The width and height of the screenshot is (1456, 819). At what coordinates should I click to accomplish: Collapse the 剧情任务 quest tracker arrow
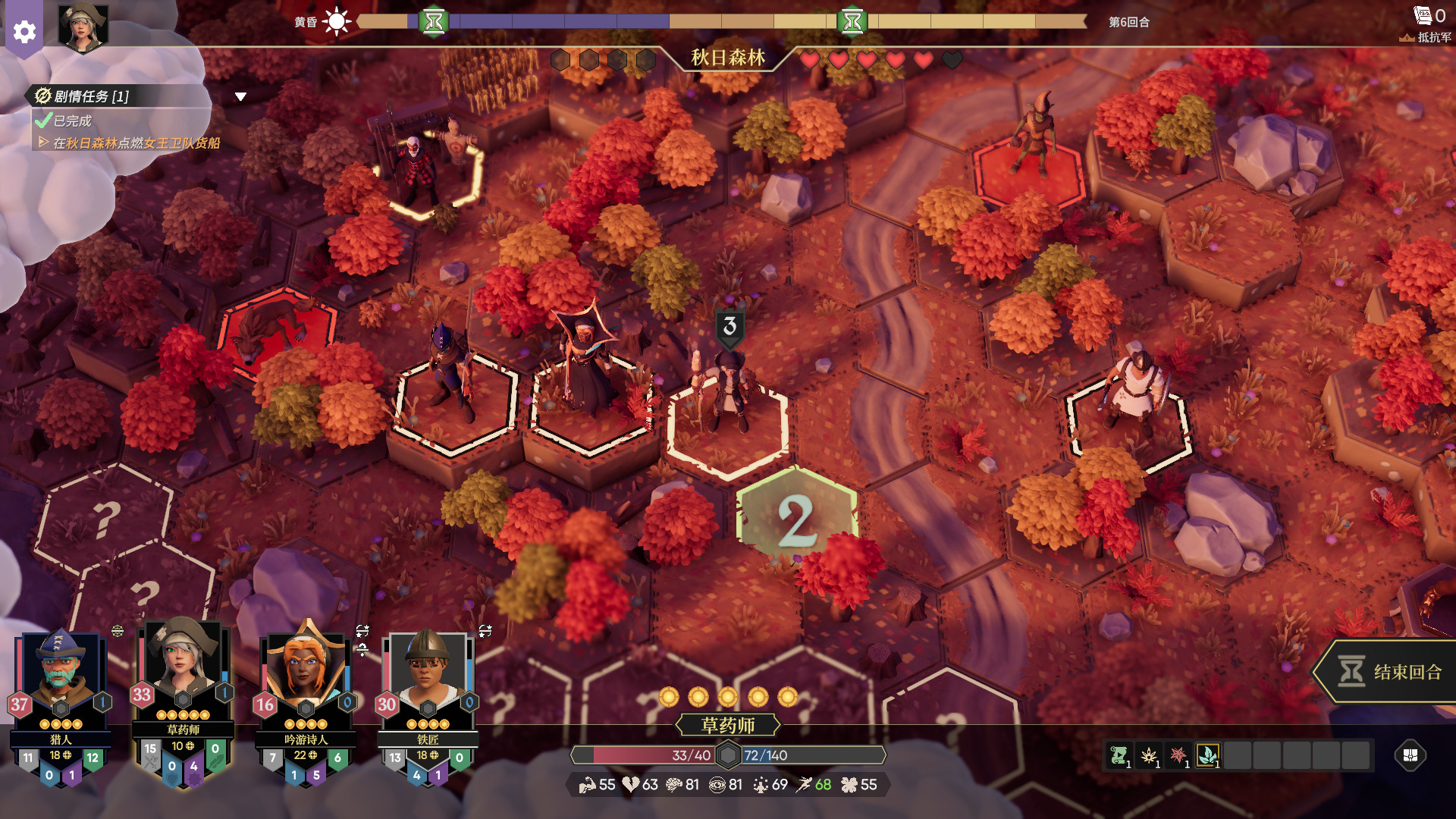(x=240, y=96)
